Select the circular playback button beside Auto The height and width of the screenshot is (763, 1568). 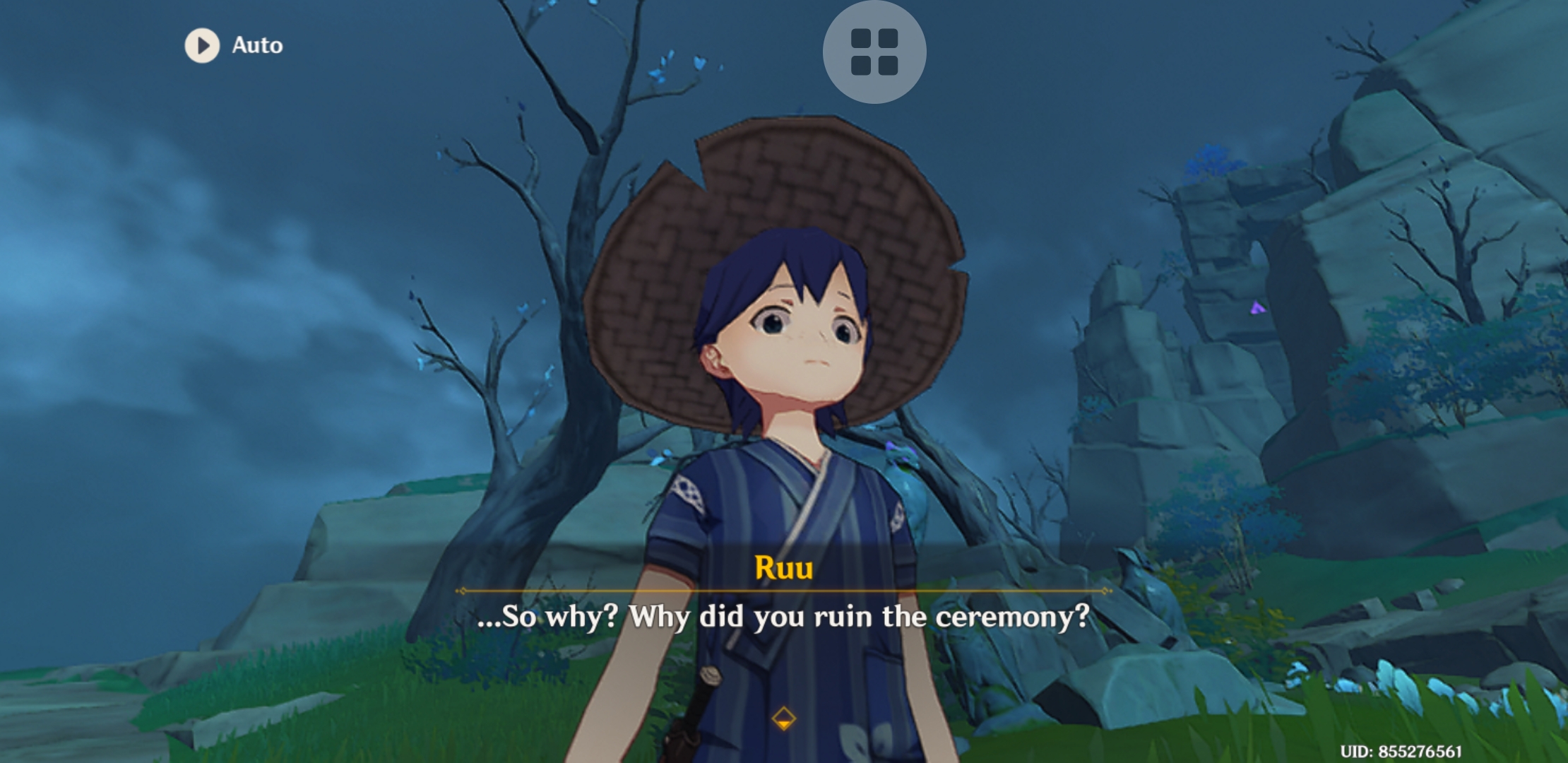tap(203, 45)
